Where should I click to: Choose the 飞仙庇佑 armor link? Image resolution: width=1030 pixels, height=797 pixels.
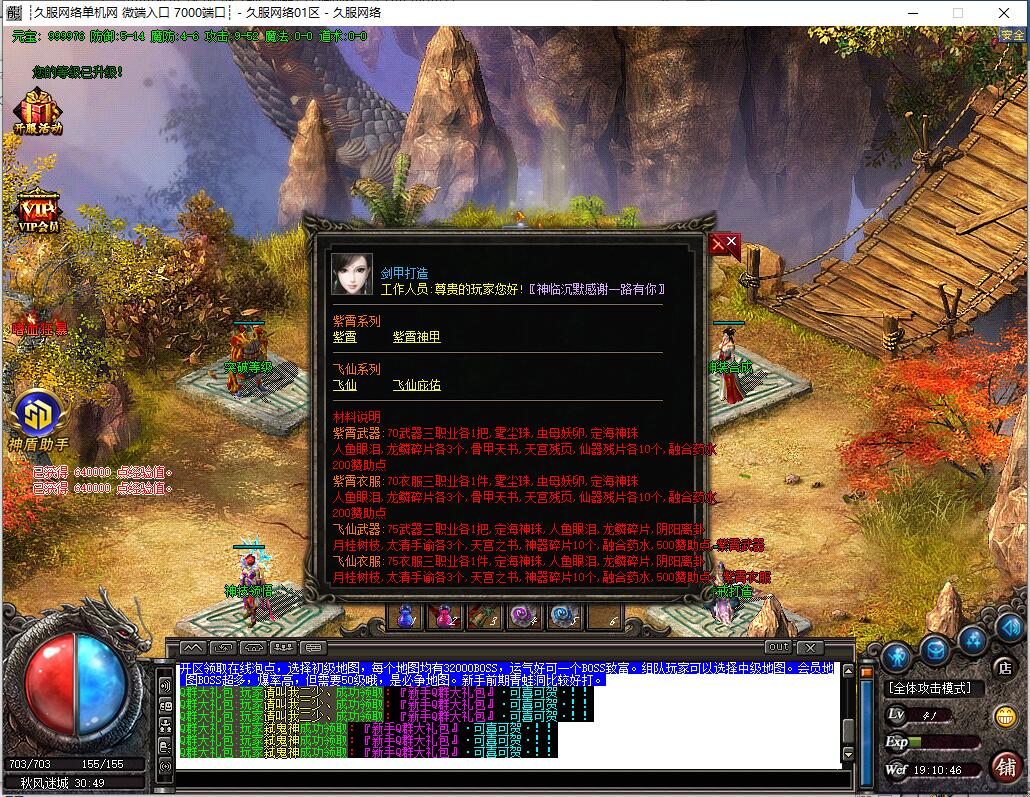pos(416,385)
